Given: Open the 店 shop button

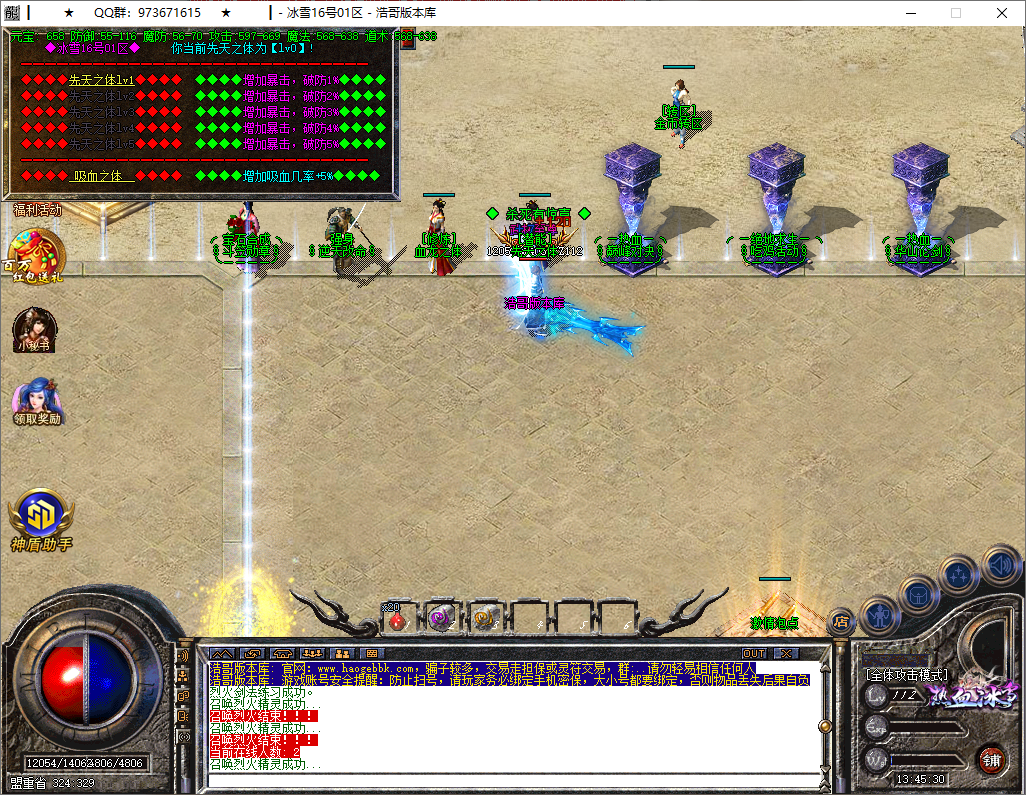Looking at the screenshot, I should pyautogui.click(x=841, y=622).
